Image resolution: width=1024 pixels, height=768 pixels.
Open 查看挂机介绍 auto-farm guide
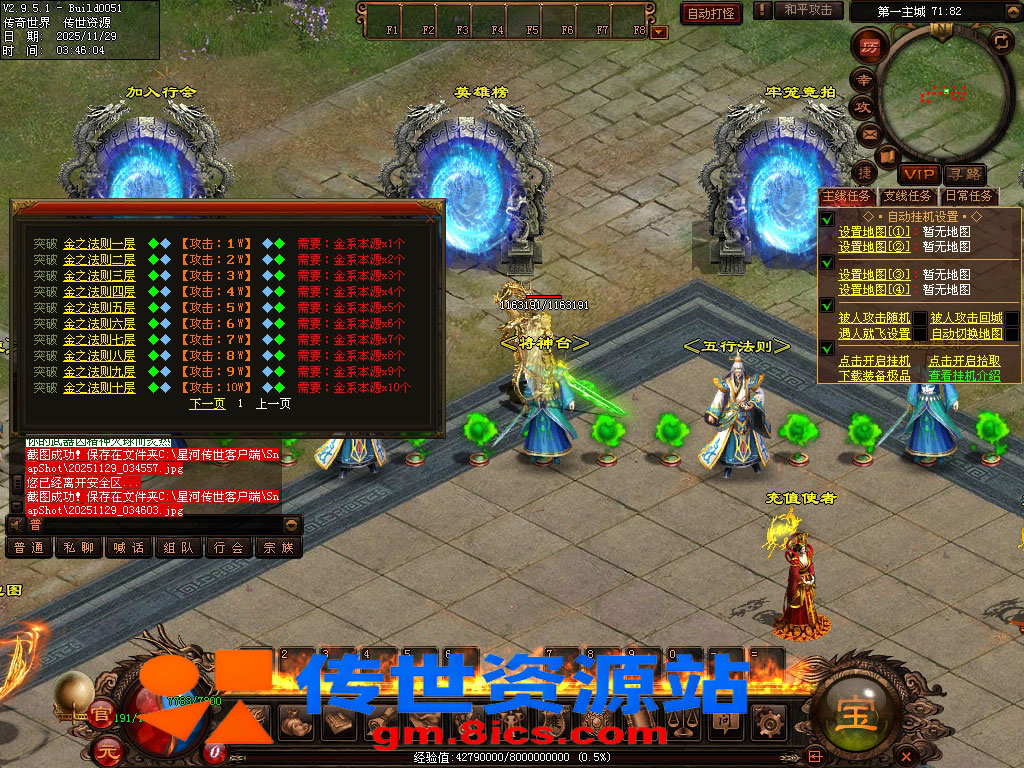tap(964, 376)
